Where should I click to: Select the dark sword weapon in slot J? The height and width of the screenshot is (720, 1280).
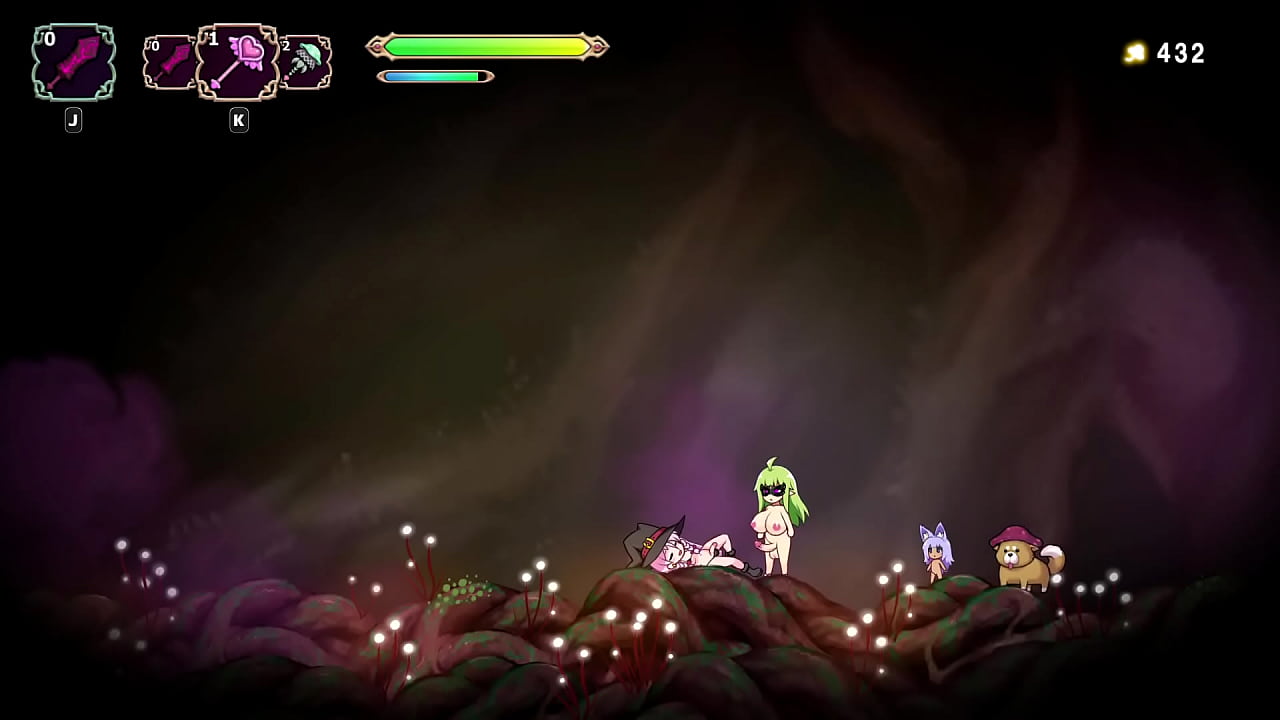tap(72, 62)
